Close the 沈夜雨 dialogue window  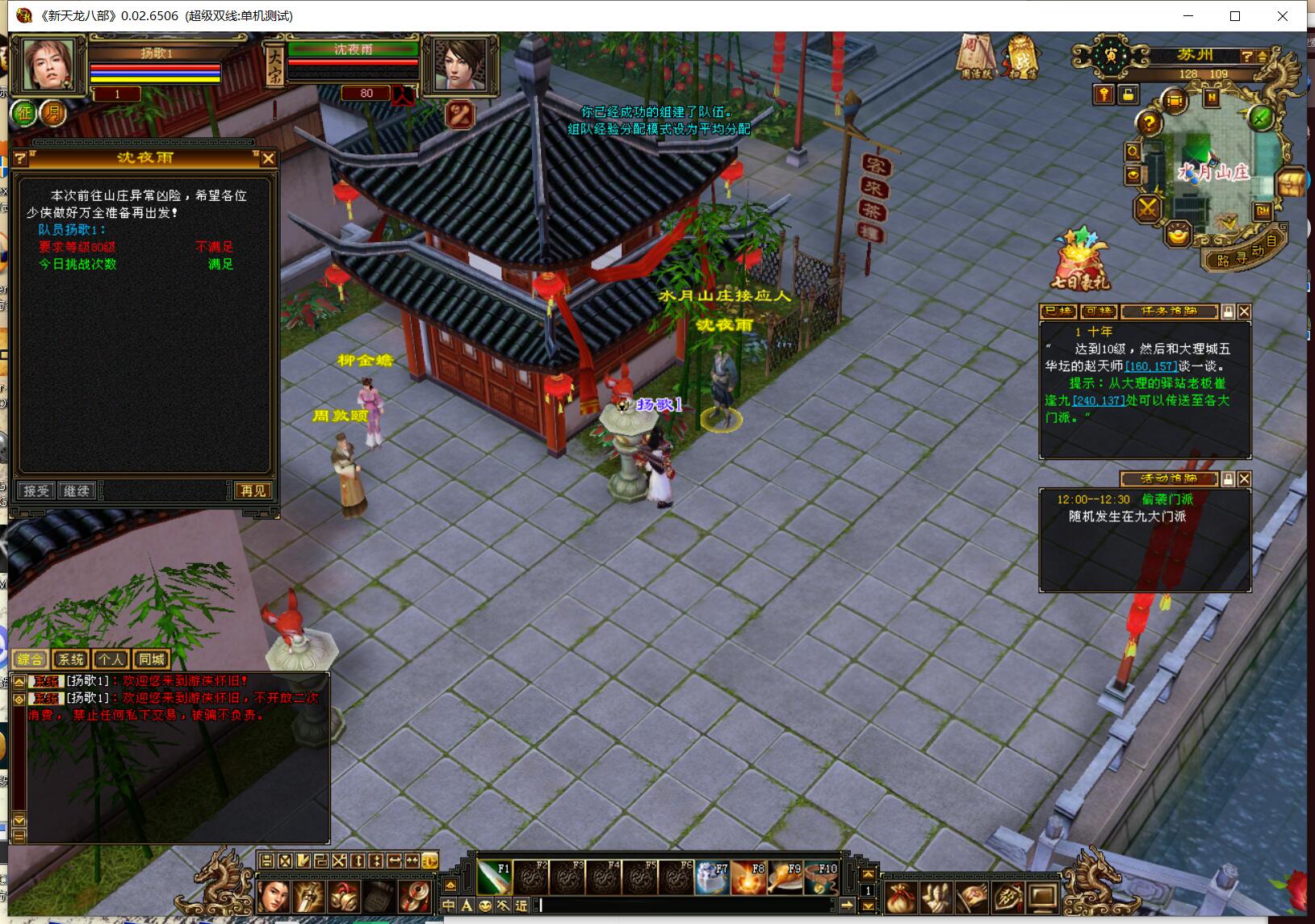pyautogui.click(x=268, y=159)
